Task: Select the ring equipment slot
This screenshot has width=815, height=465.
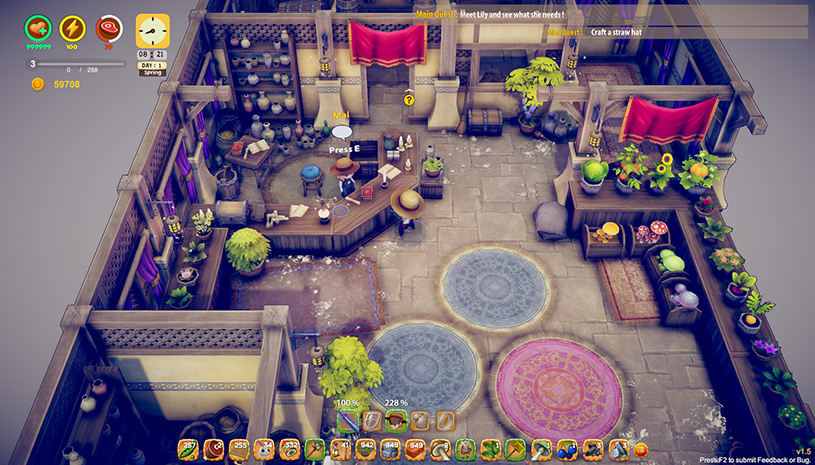Action: tap(446, 420)
